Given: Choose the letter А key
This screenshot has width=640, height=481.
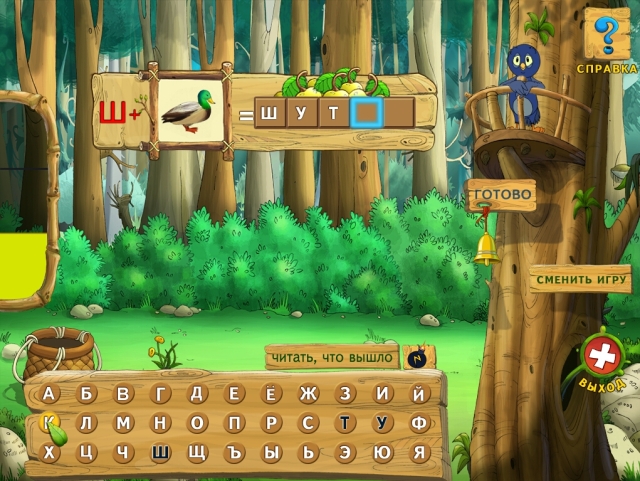Looking at the screenshot, I should click(50, 394).
